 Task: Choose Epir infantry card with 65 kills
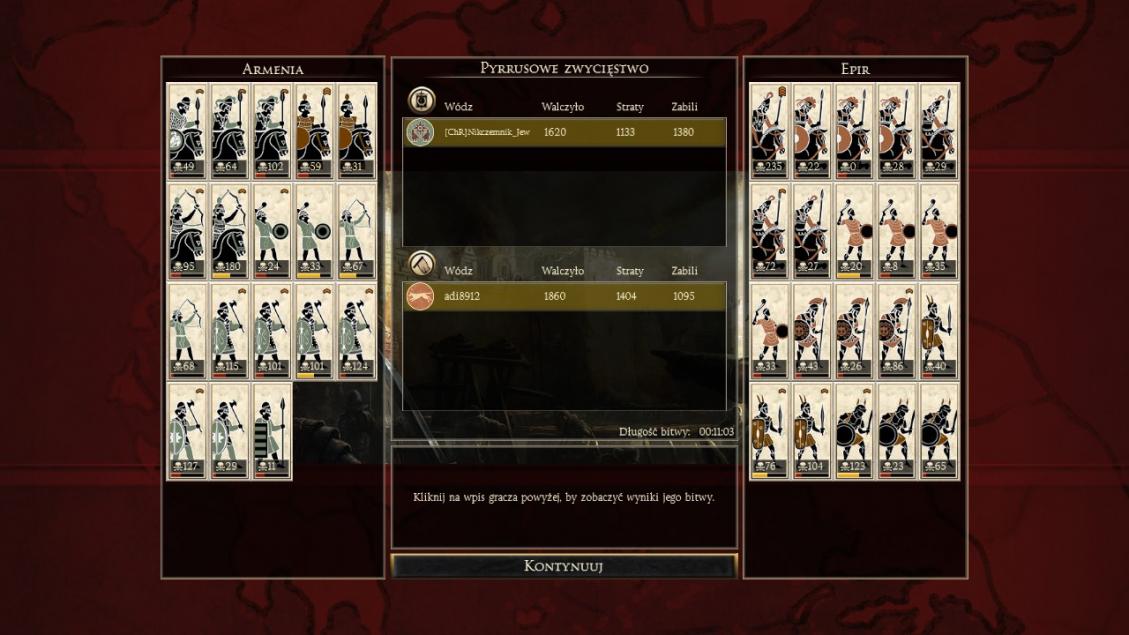pos(938,431)
